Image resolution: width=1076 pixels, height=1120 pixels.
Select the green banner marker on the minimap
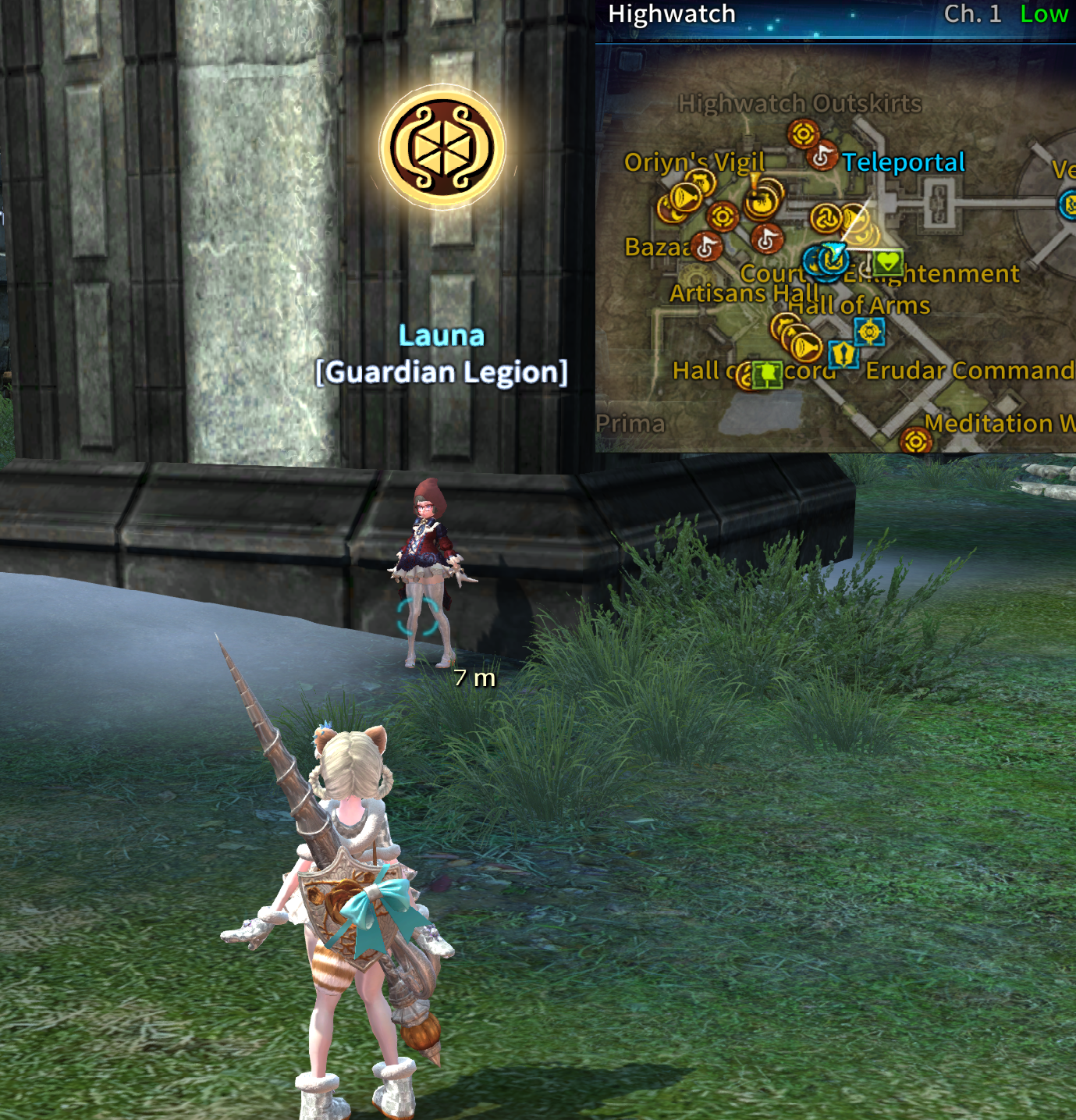[768, 373]
